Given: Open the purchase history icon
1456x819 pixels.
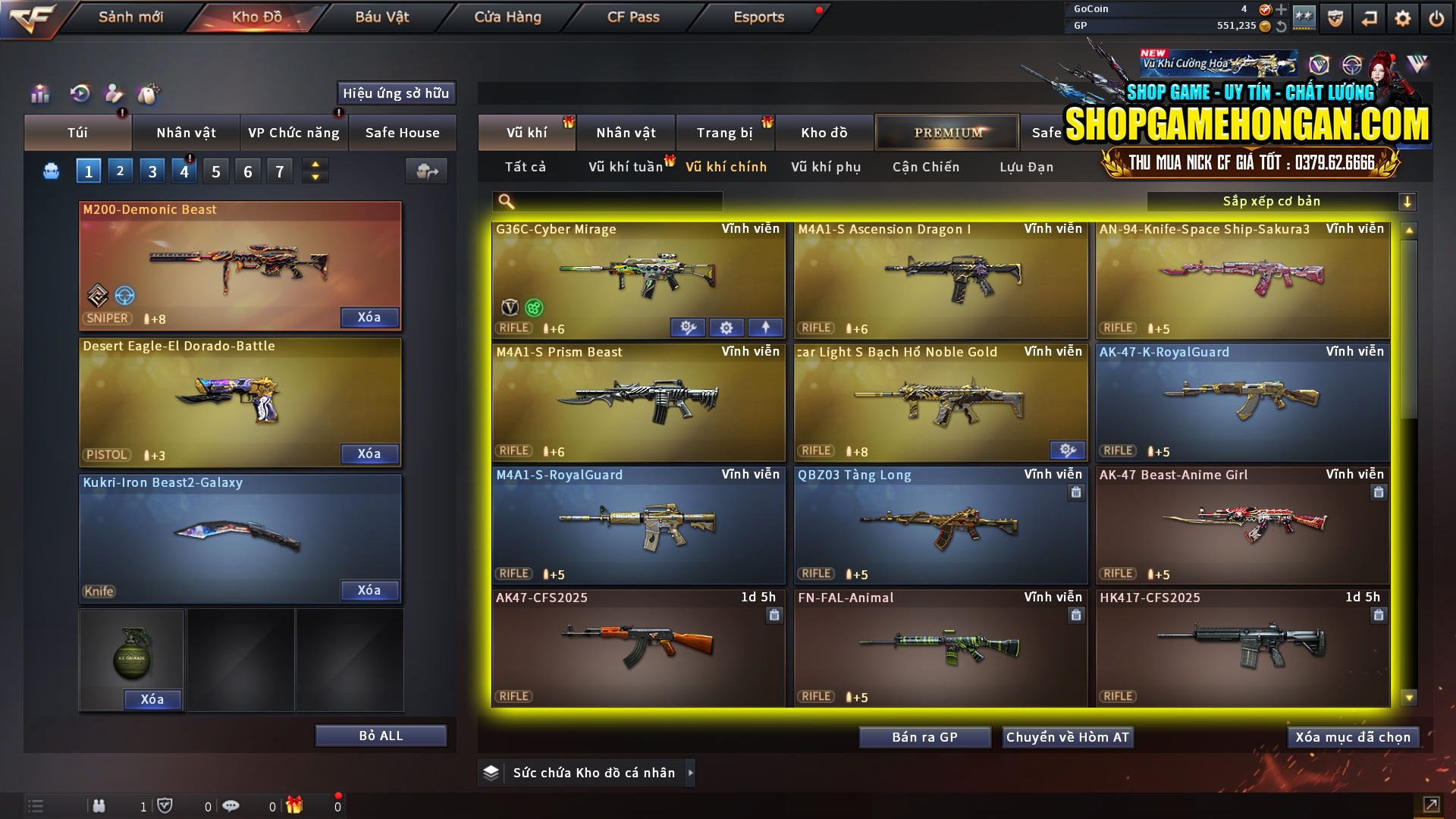Looking at the screenshot, I should tap(78, 94).
